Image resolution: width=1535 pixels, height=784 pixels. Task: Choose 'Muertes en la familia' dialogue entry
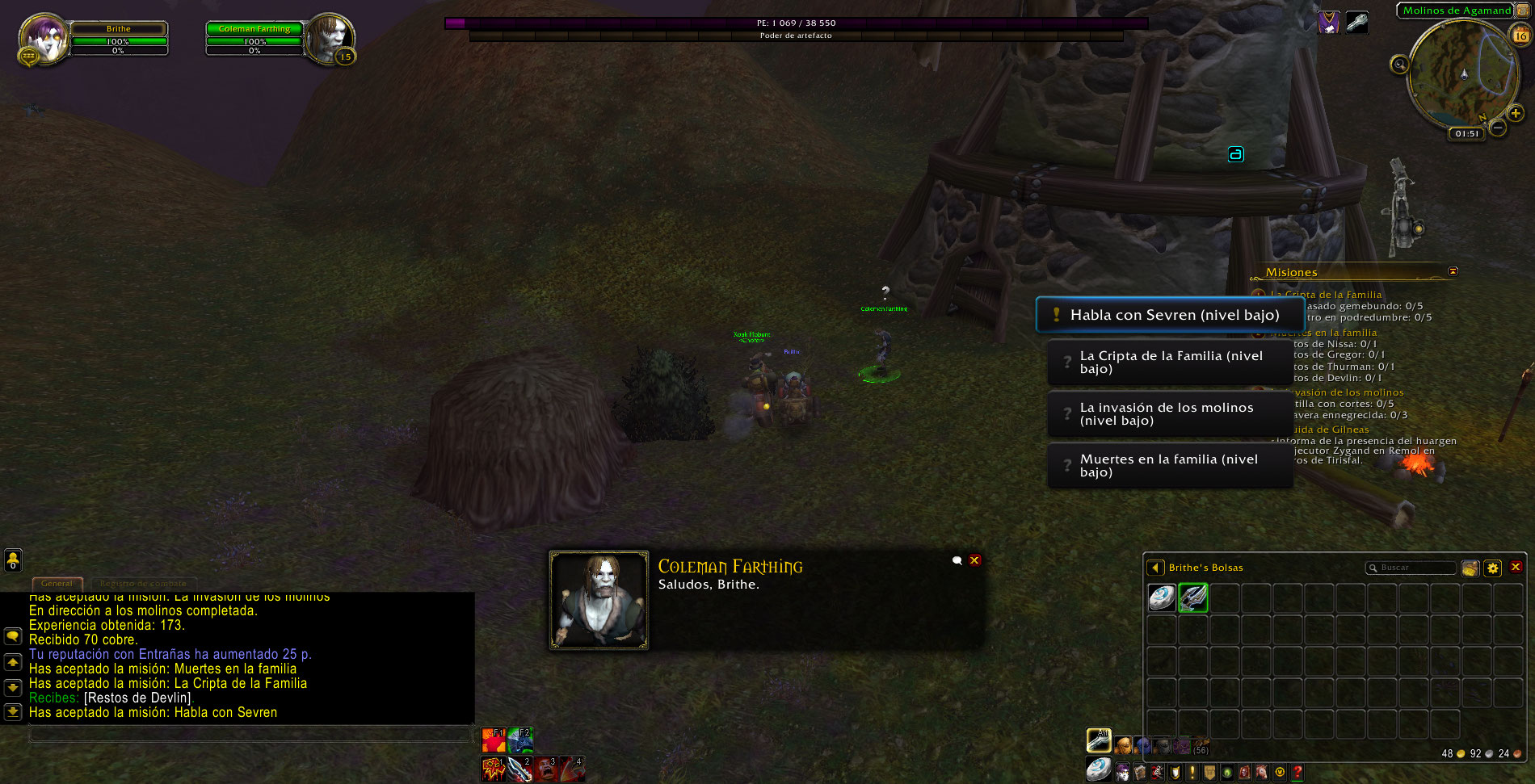1169,466
